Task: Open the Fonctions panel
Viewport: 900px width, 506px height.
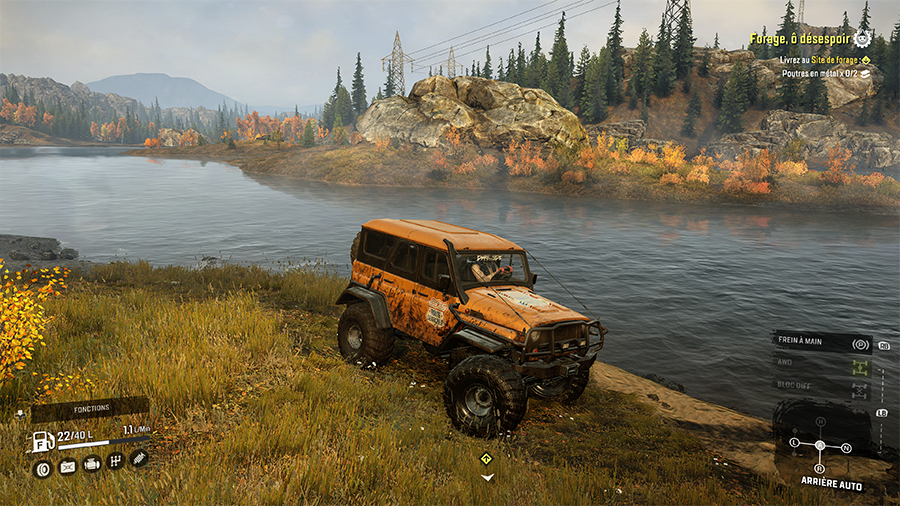Action: [x=89, y=408]
